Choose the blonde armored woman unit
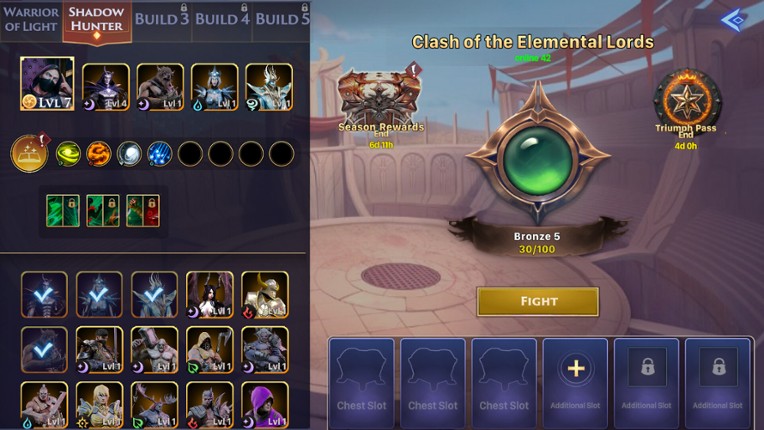 tap(100, 403)
